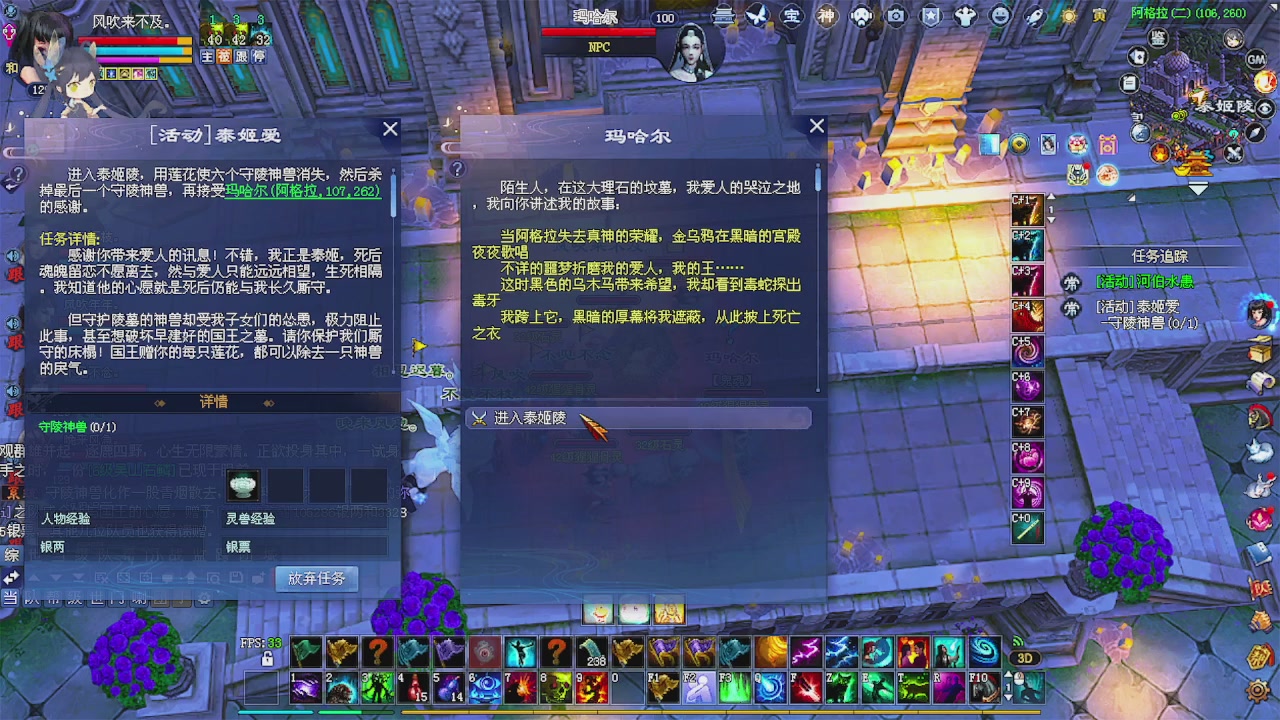Open the GM icon beside the minimap
The width and height of the screenshot is (1280, 720).
(1256, 60)
